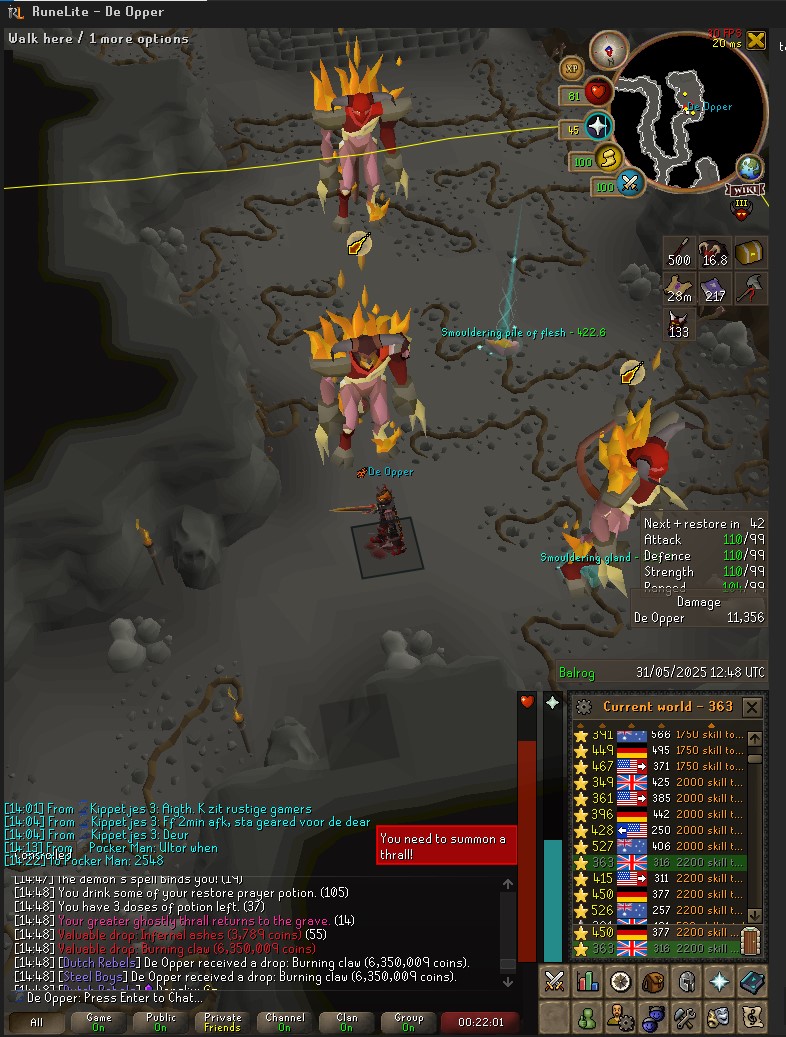This screenshot has height=1037, width=786.
Task: Toggle run with the energy orb
Action: click(x=608, y=158)
